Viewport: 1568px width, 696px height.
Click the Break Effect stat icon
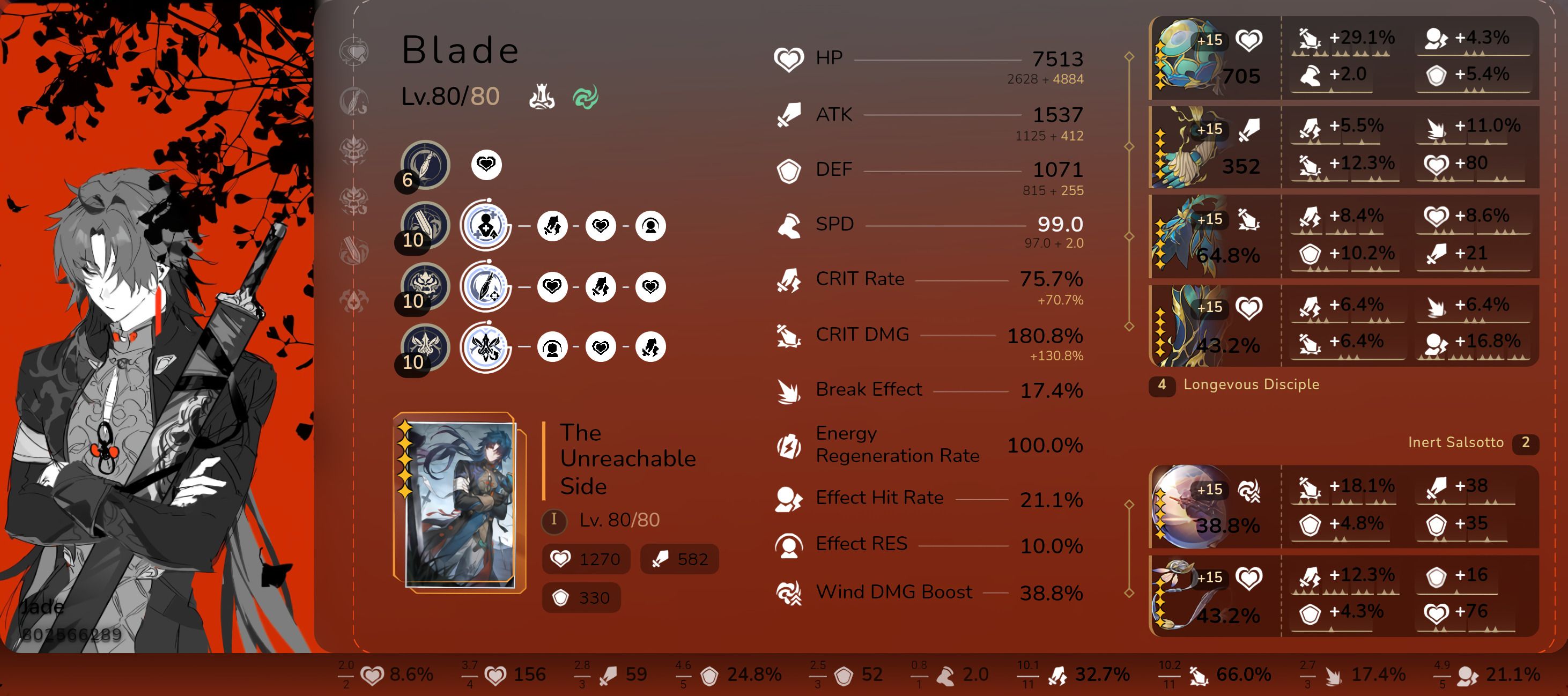pyautogui.click(x=789, y=390)
